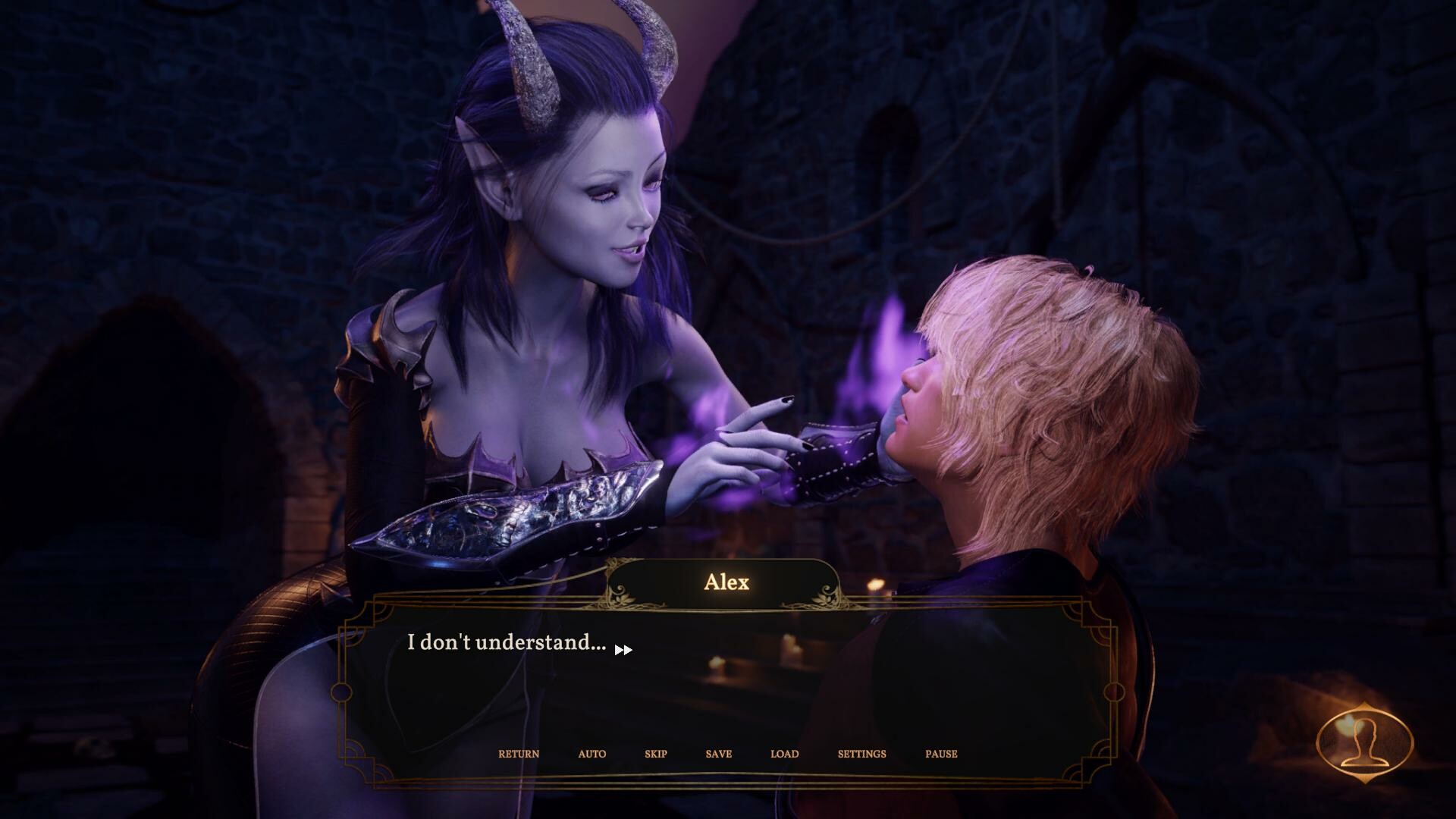Open the LOAD screen
This screenshot has width=1456, height=819.
[x=784, y=754]
